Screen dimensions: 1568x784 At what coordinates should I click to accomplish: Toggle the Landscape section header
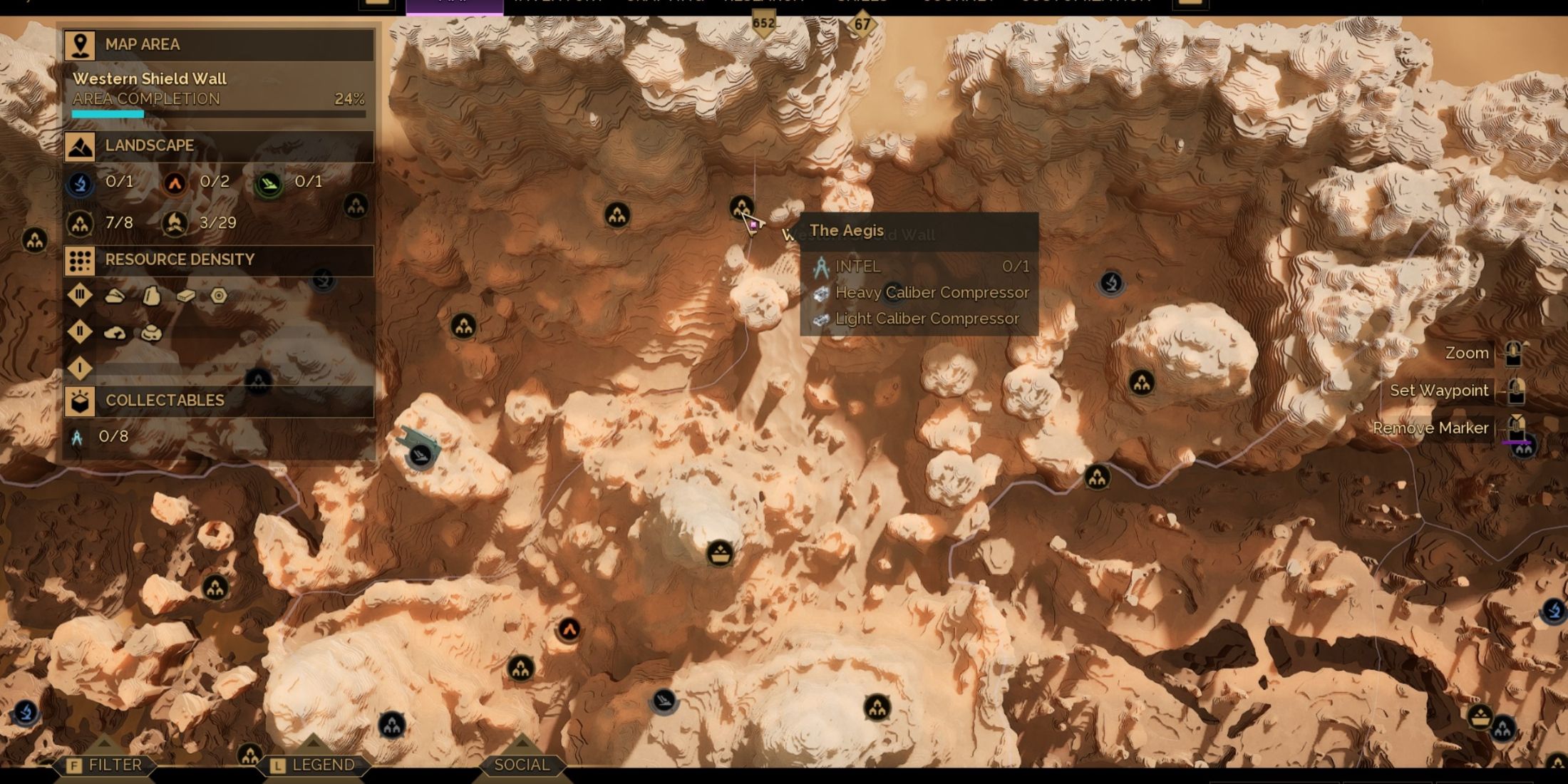(218, 146)
